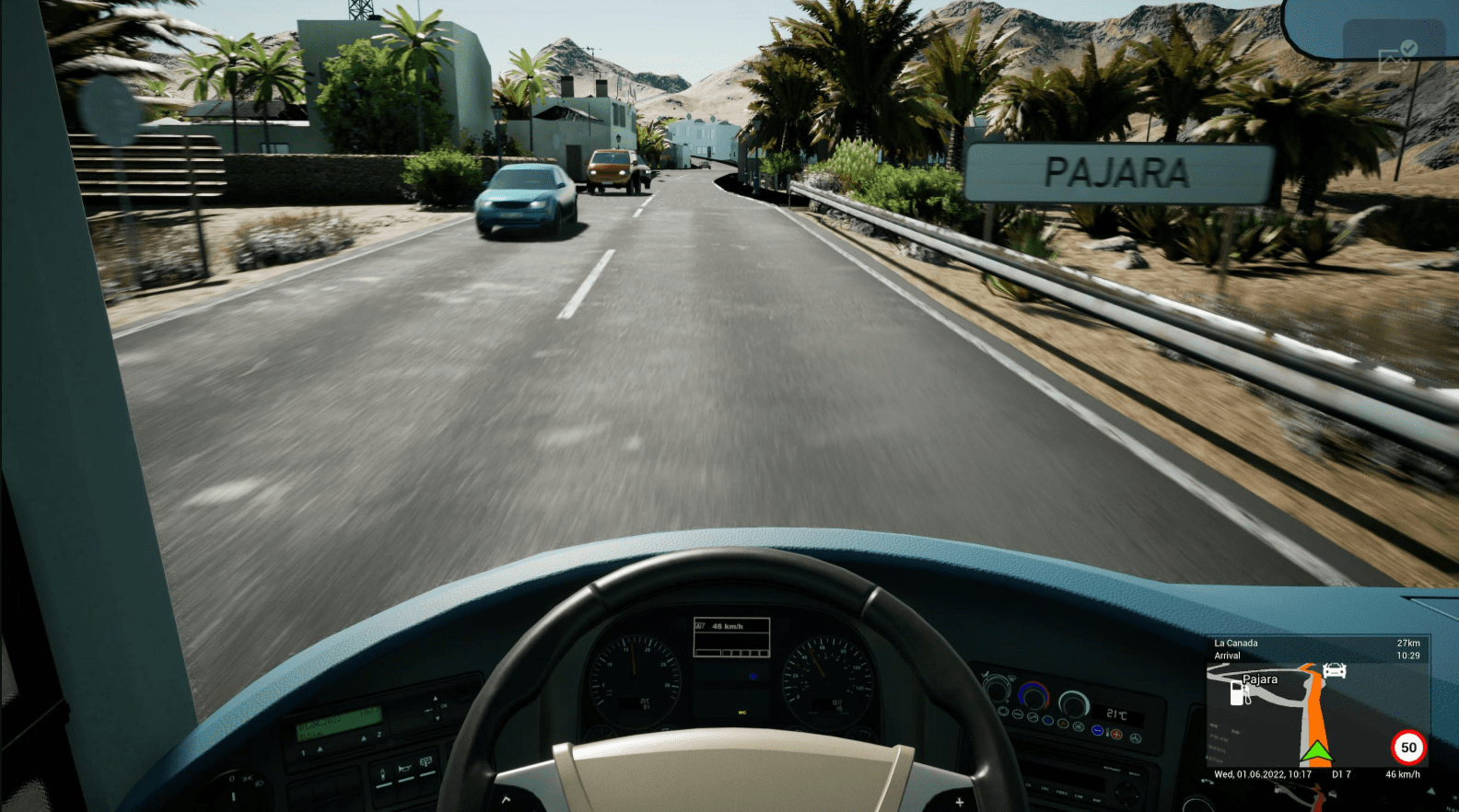Click the left-arrow back key on tachograph
The height and width of the screenshot is (812, 1459).
coord(427,710)
